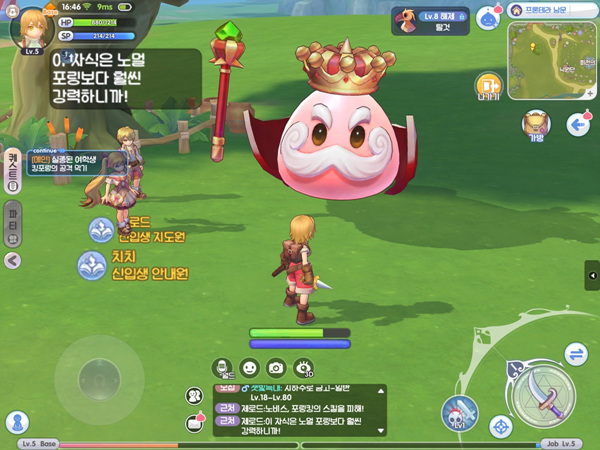Switch to the 퀘스트 quest tab
Viewport: 600px width, 450px height.
pyautogui.click(x=13, y=169)
